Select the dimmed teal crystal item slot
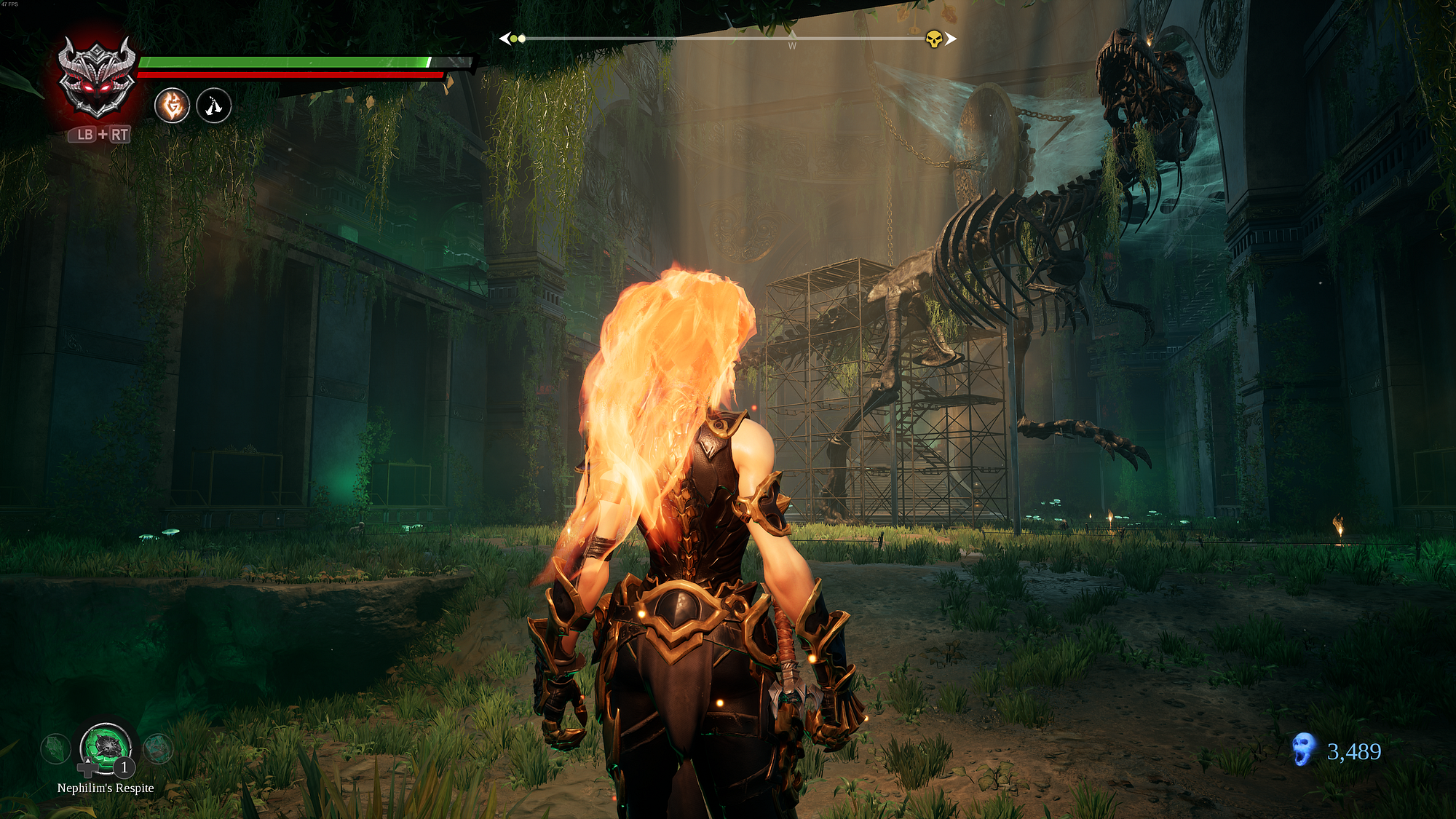This screenshot has height=819, width=1456. click(x=157, y=748)
